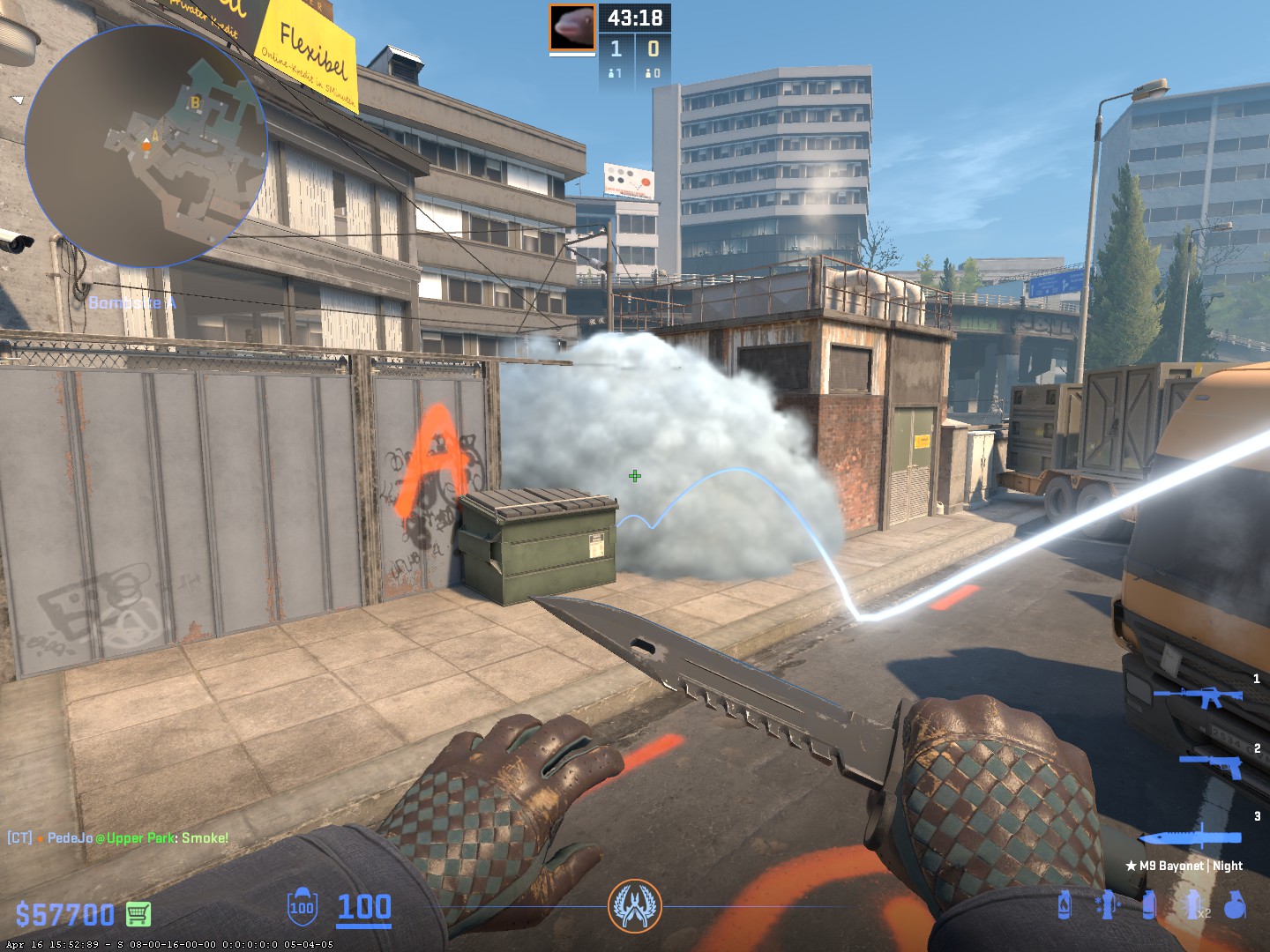Screen dimensions: 1270x952
Task: Choose the flashbang icon marked x2
Action: pyautogui.click(x=1195, y=904)
